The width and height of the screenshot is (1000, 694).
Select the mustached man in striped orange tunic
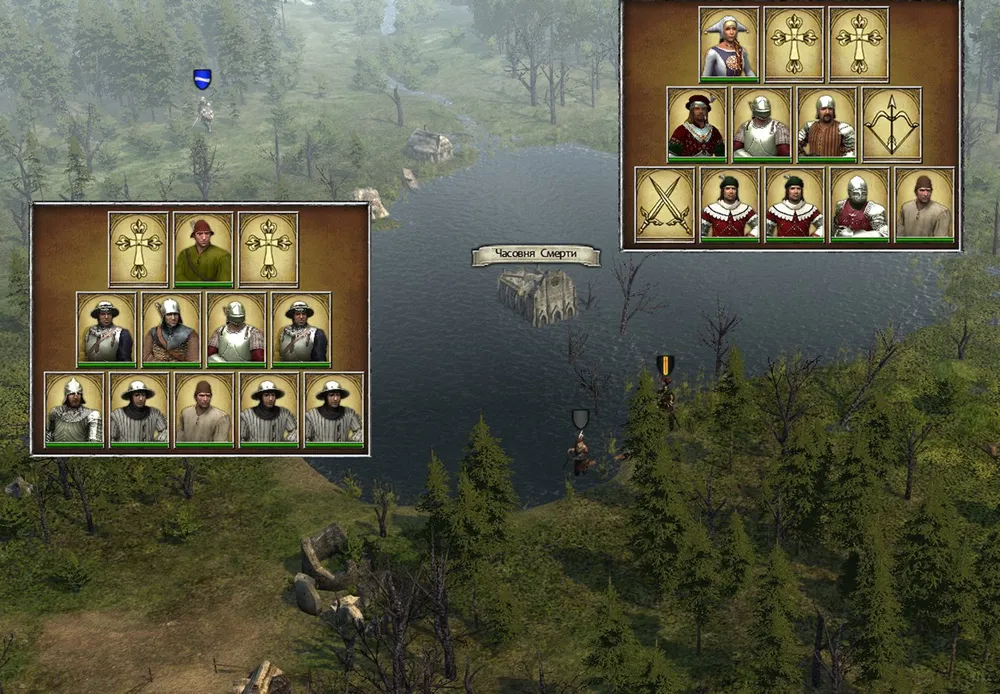click(x=826, y=125)
